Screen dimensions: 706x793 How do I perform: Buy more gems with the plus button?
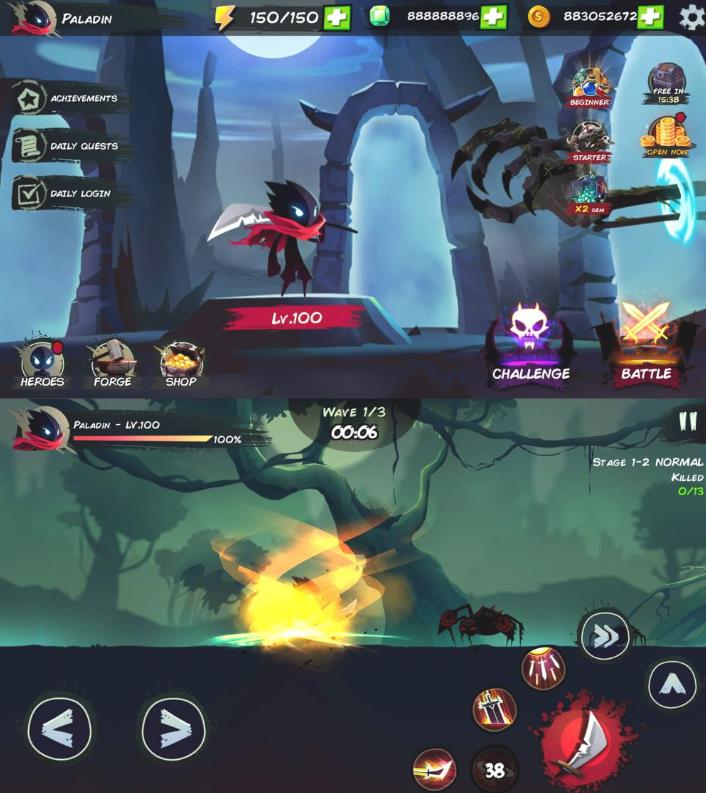[x=493, y=17]
